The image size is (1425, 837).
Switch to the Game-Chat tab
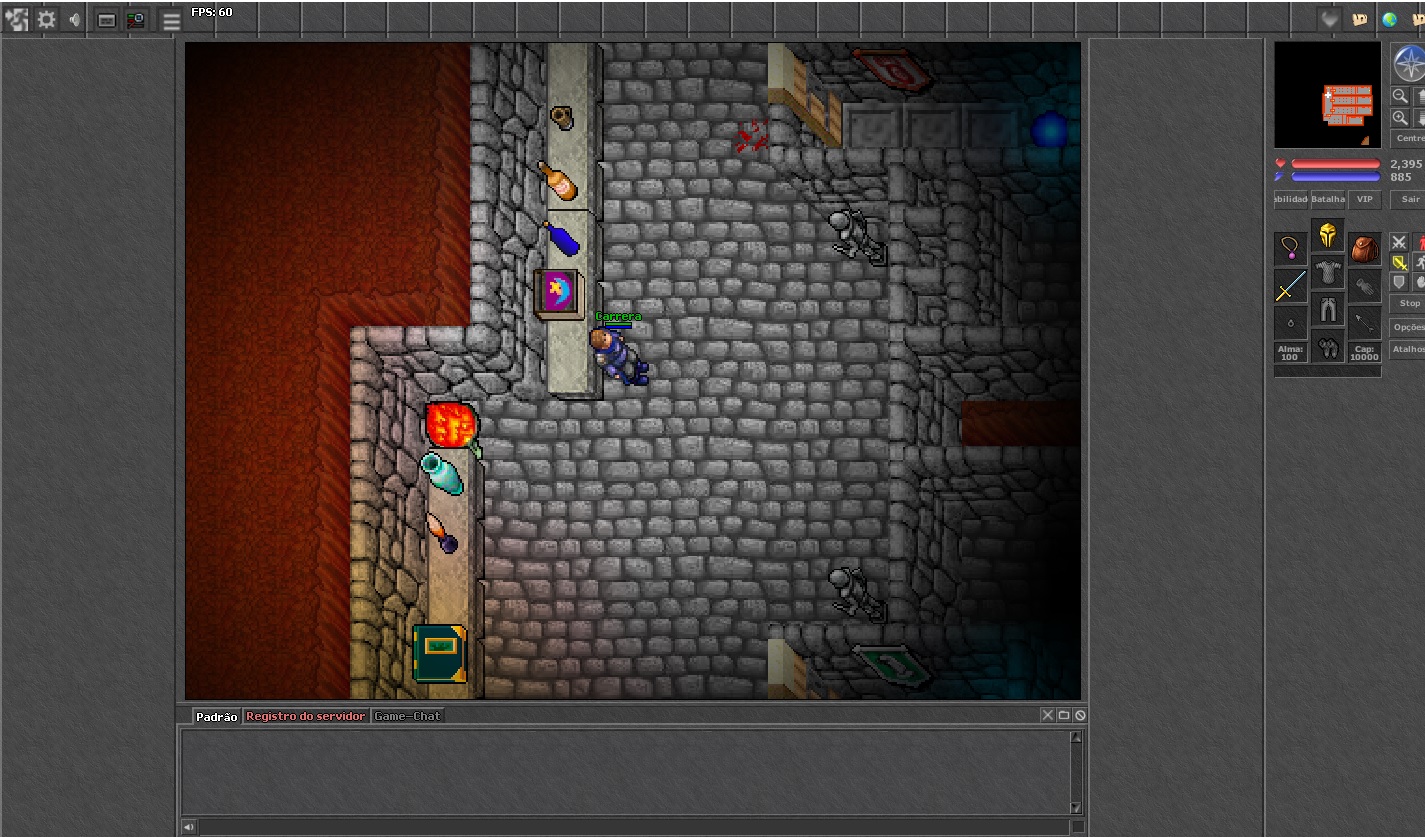click(407, 716)
